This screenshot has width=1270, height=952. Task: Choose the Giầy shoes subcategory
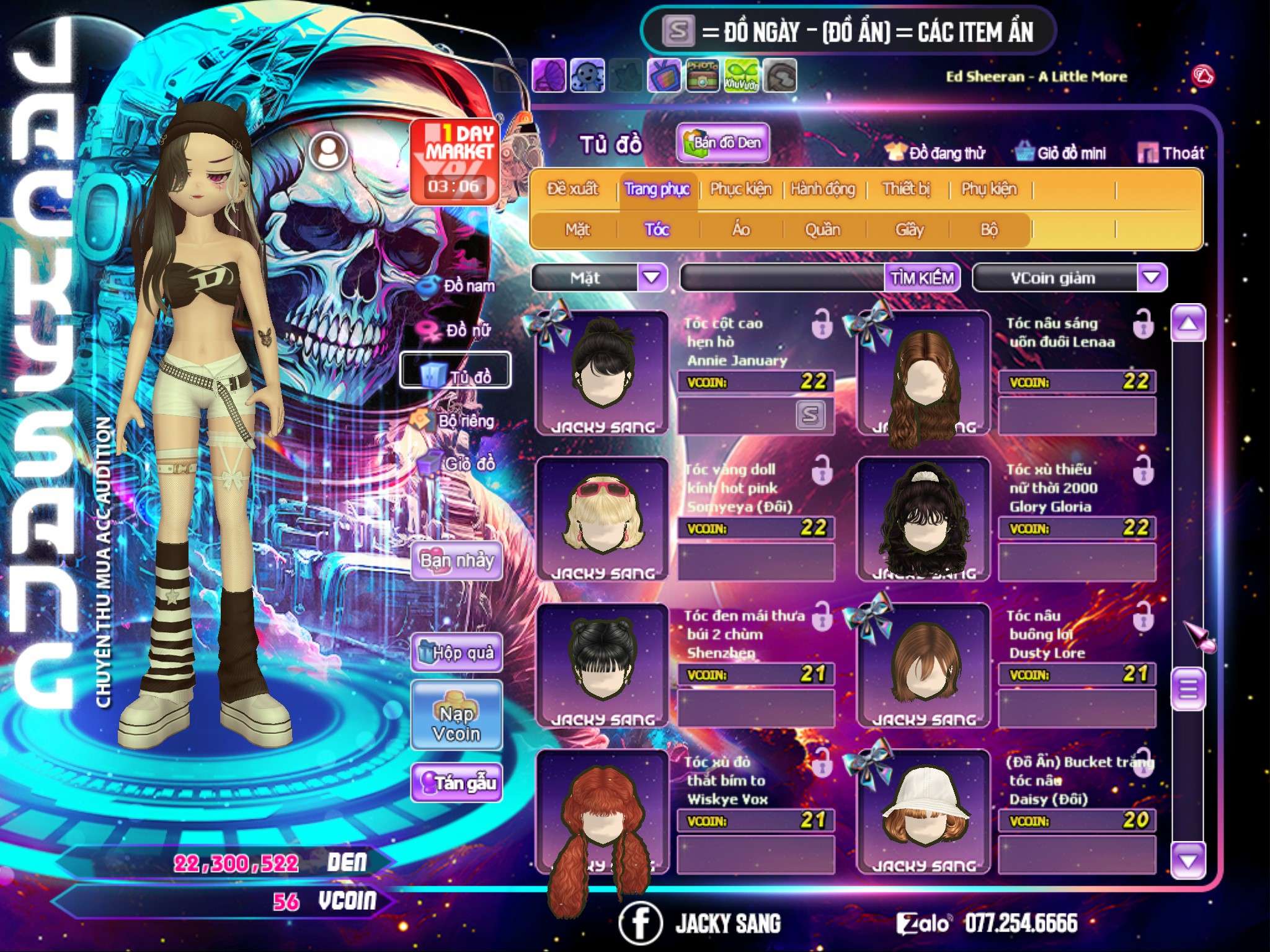[909, 230]
